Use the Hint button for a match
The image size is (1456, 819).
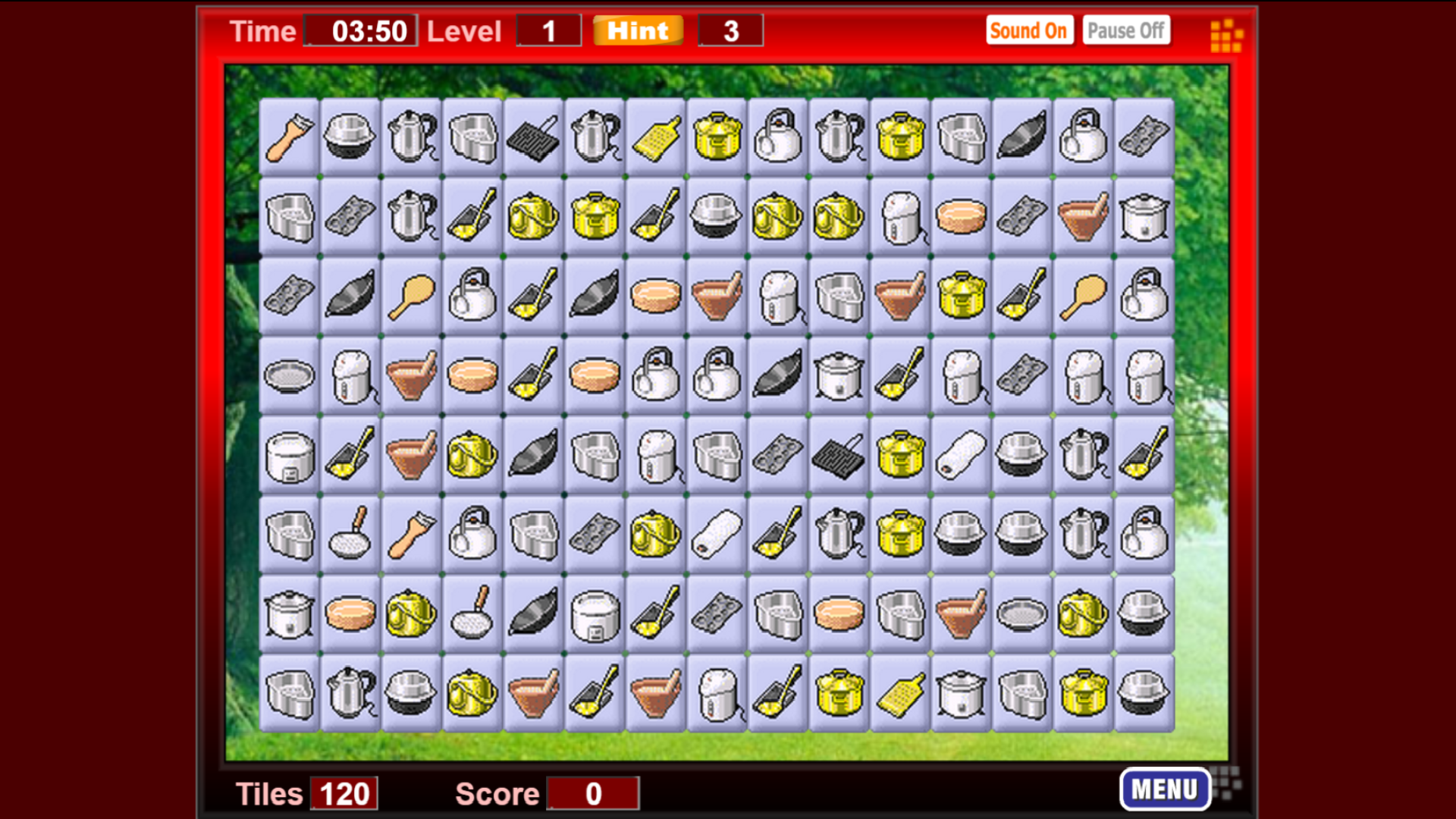637,30
